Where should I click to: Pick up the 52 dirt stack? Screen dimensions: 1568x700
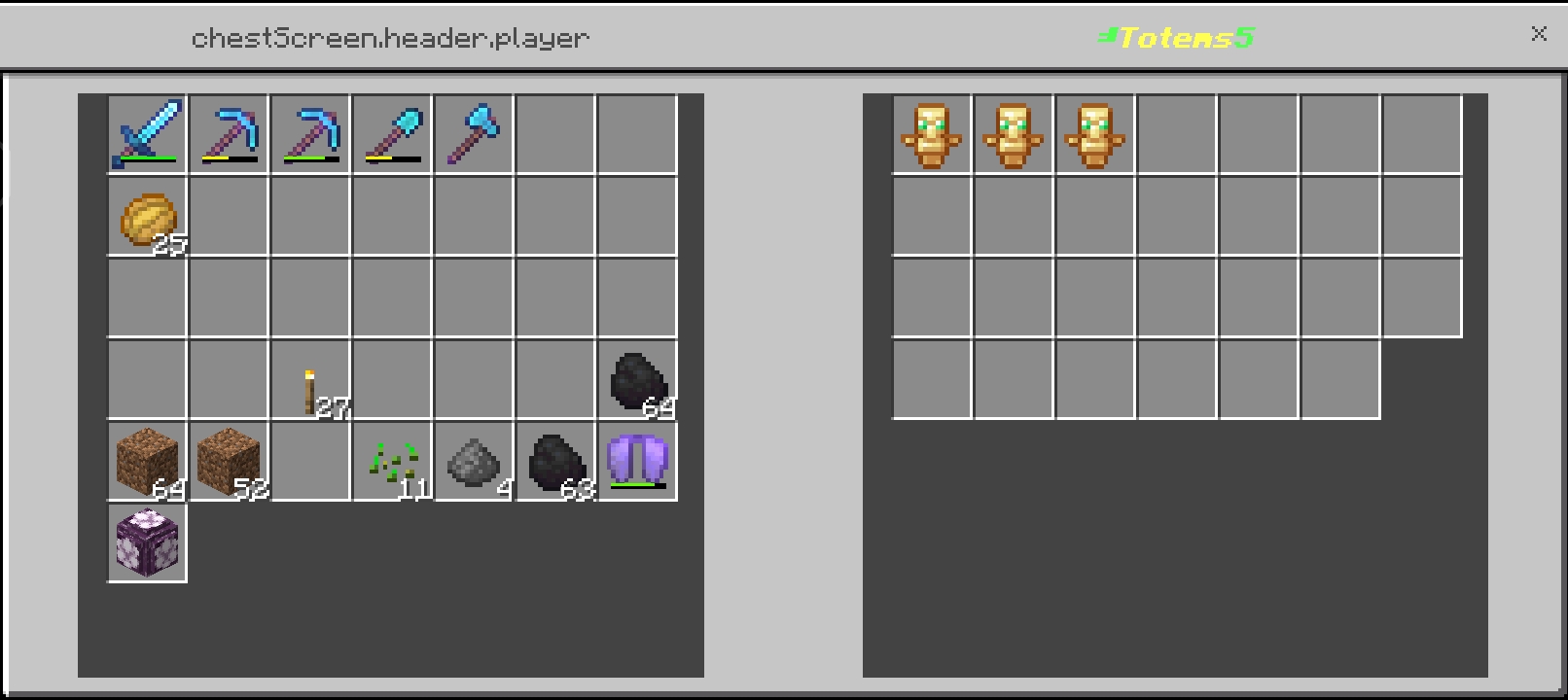229,460
